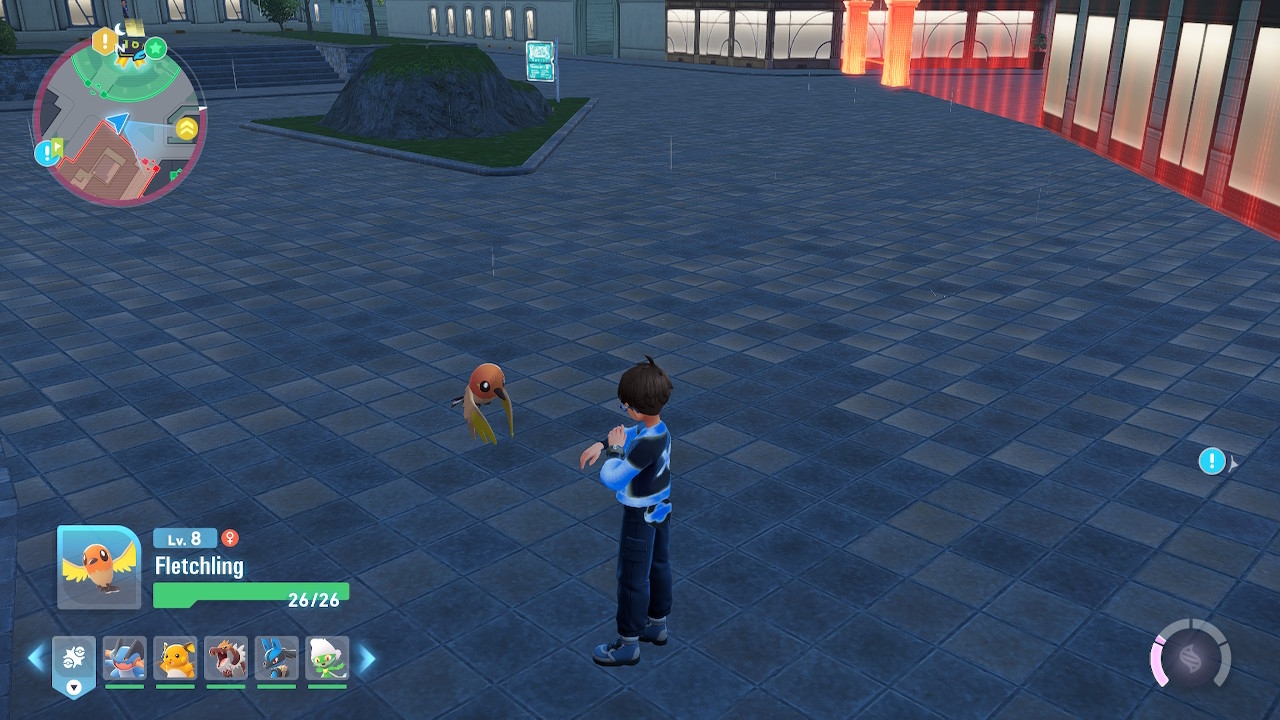1280x720 pixels.
Task: Choose the blue exclamation marker beside the minimap
Action: (x=47, y=153)
